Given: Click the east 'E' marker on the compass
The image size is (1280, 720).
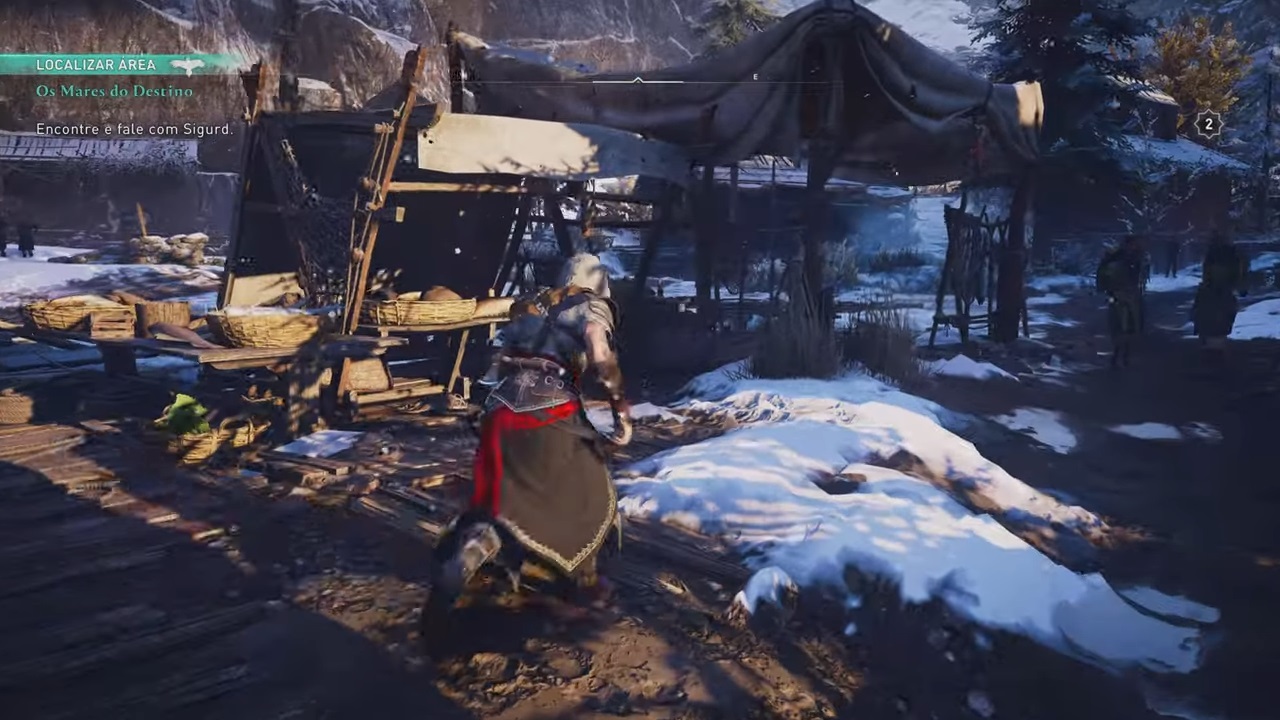Looking at the screenshot, I should (755, 77).
